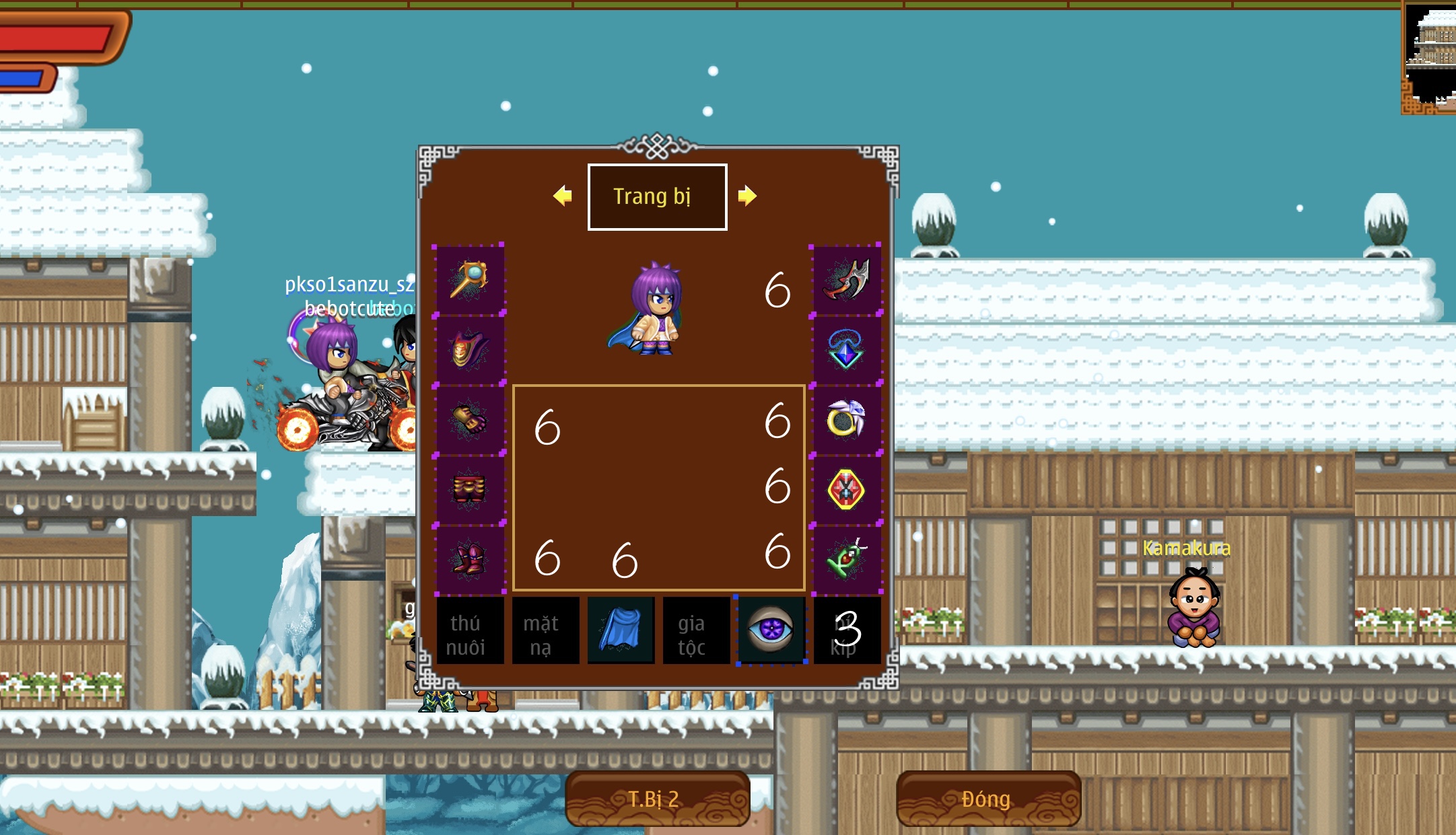Select the green charm equipment slot

tap(846, 559)
